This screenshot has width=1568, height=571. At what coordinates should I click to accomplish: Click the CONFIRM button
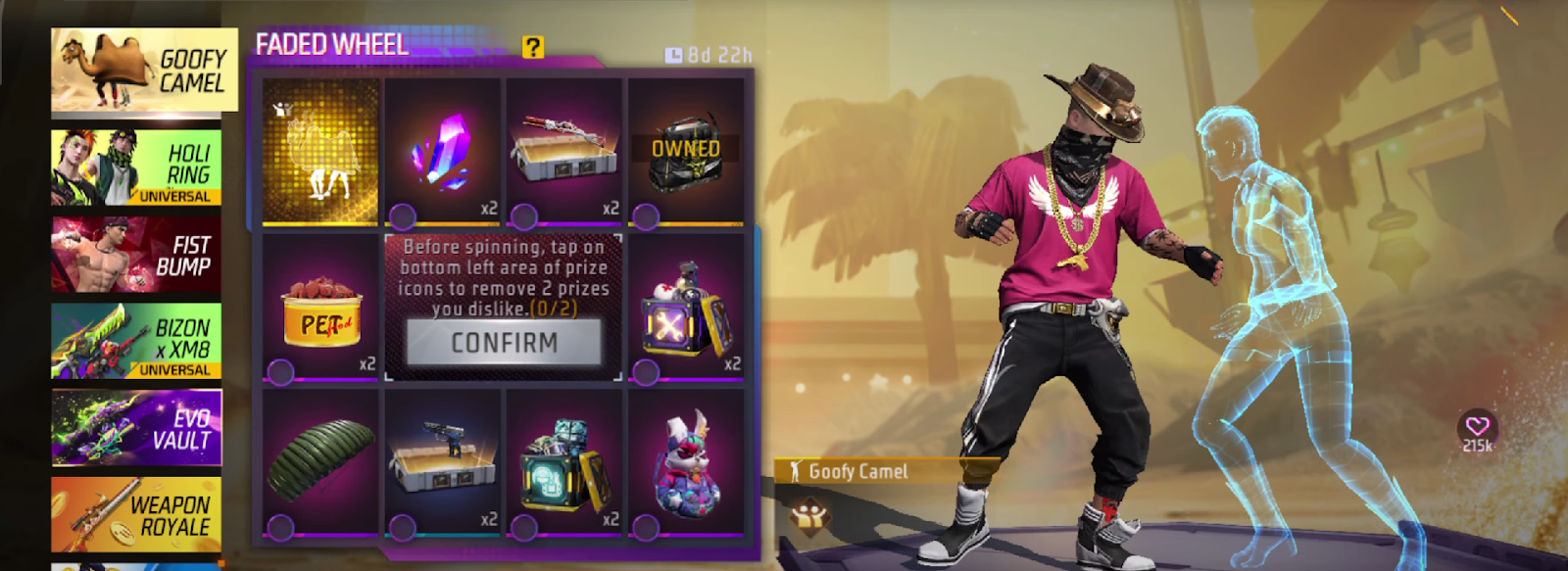coord(504,343)
